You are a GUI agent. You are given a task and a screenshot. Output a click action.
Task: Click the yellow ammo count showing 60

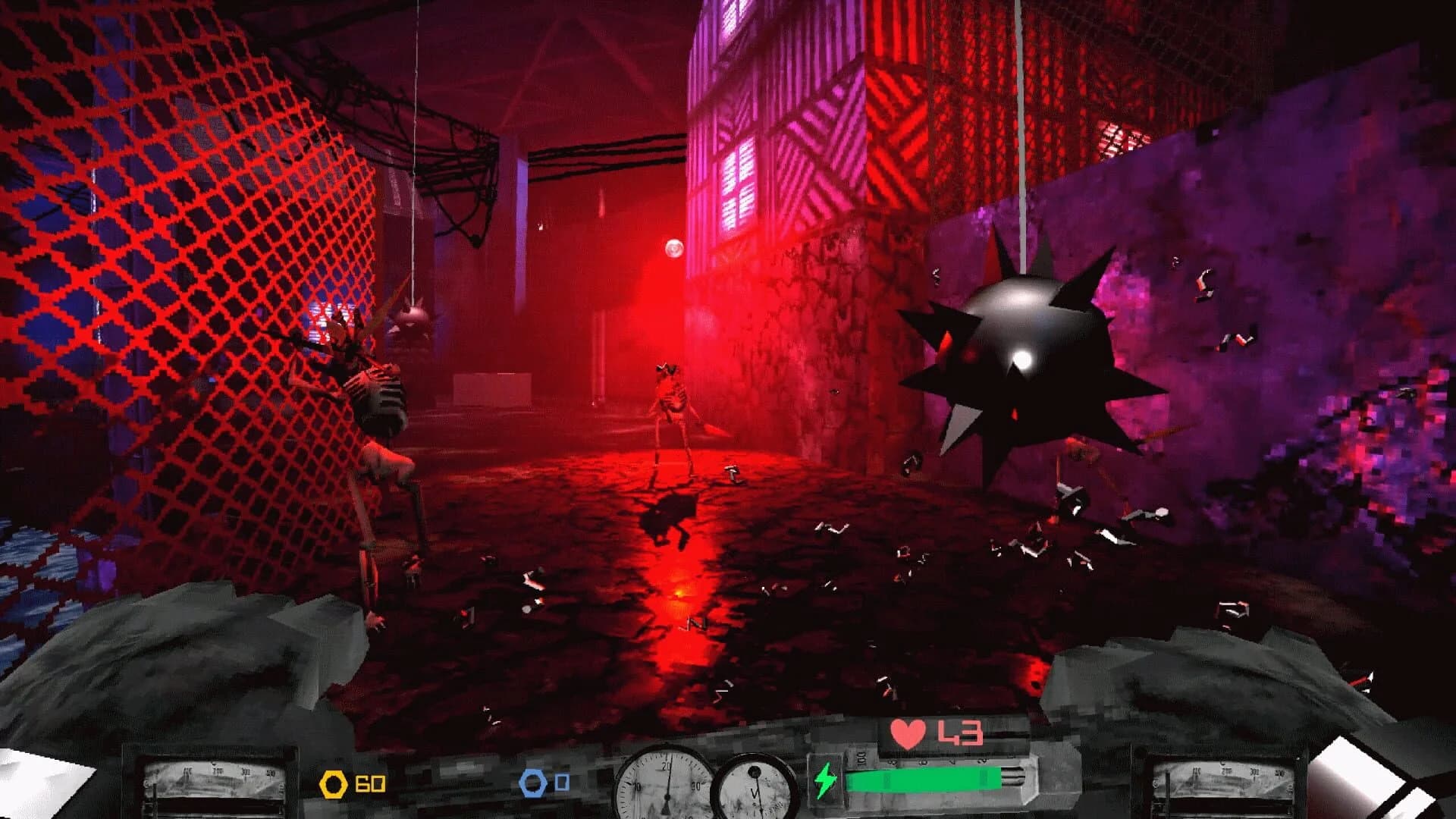click(369, 781)
